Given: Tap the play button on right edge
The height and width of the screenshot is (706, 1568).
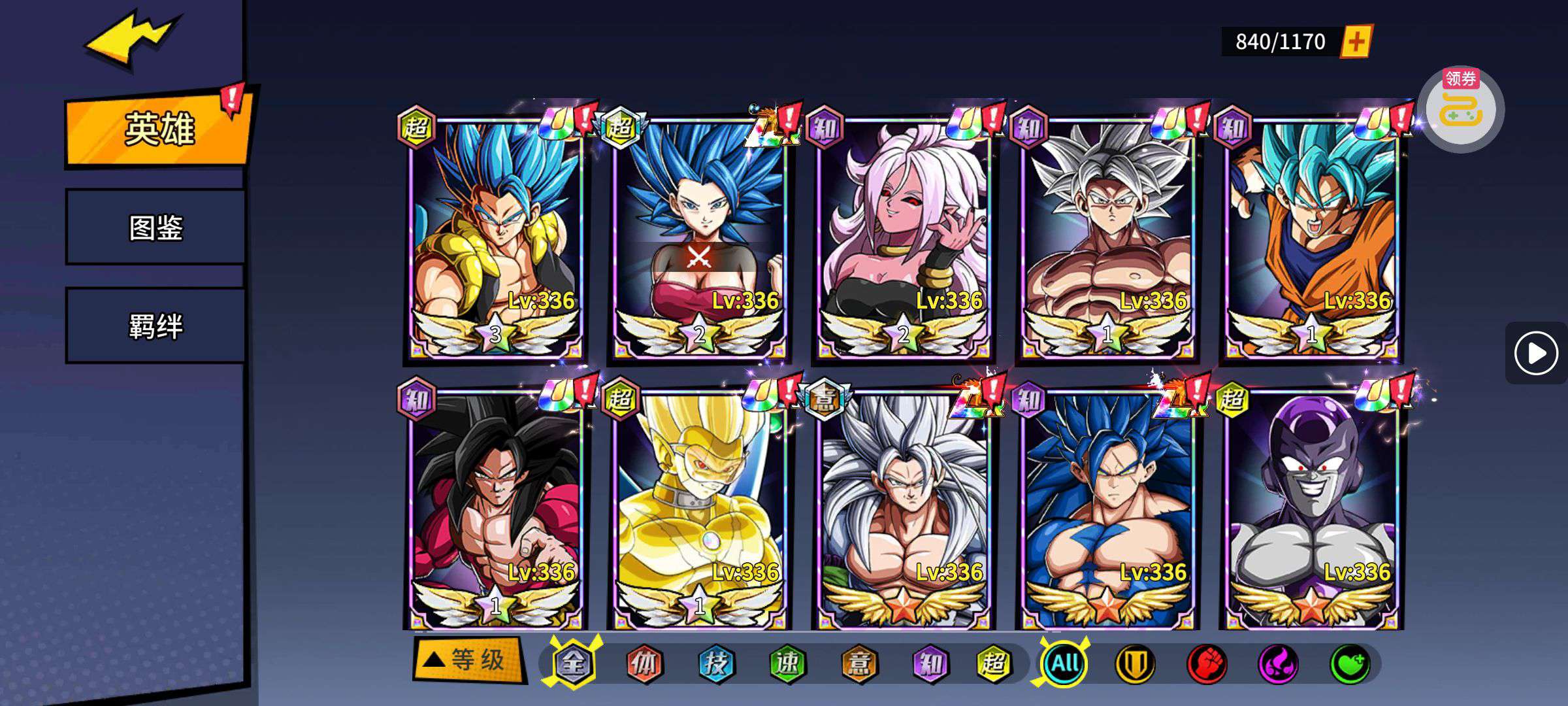Looking at the screenshot, I should pos(1535,353).
